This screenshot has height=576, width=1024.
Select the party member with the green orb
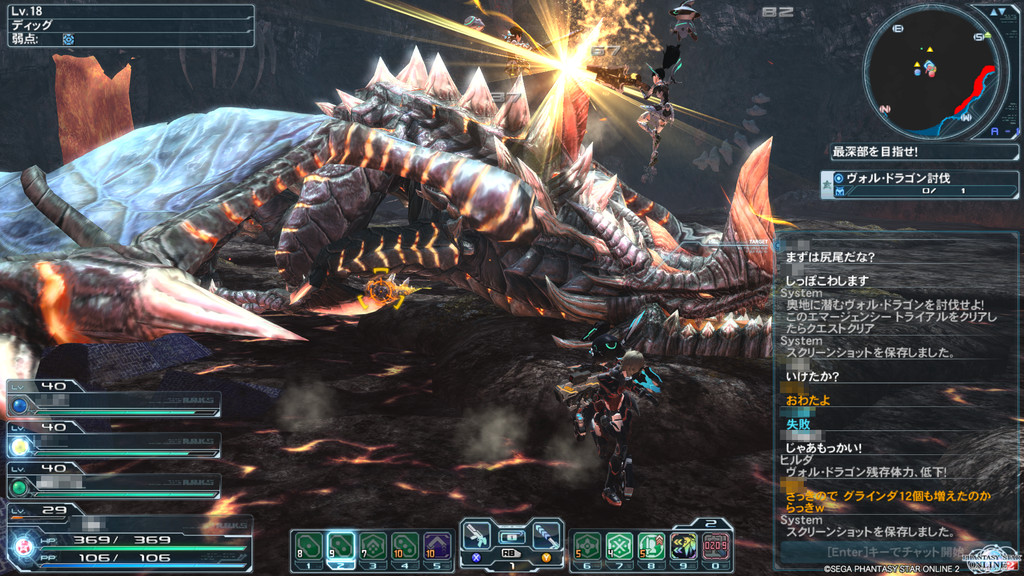pos(113,481)
